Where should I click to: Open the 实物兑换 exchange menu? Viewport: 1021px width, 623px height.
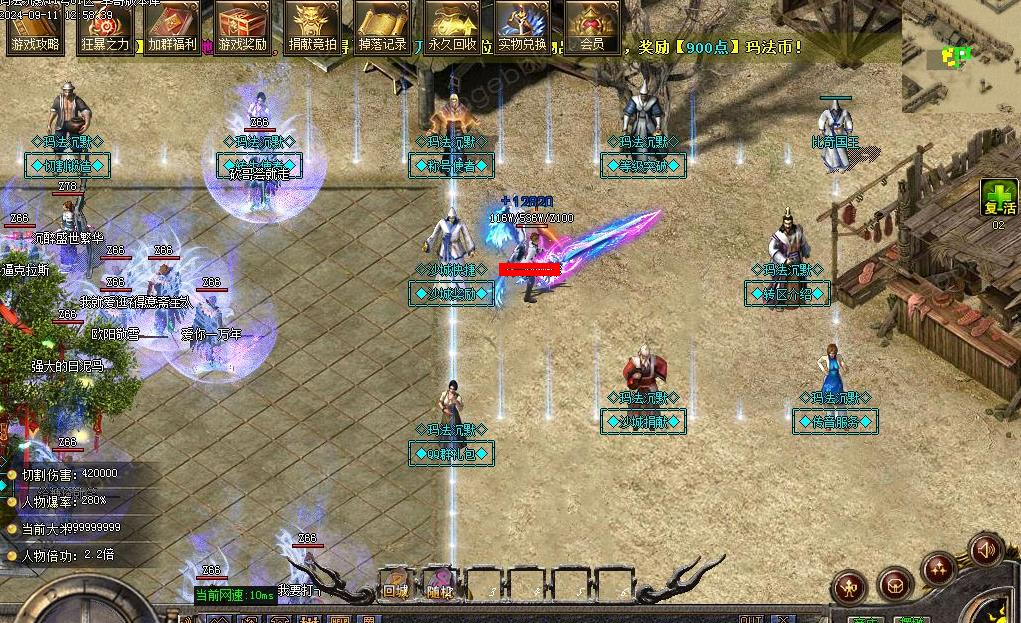522,27
